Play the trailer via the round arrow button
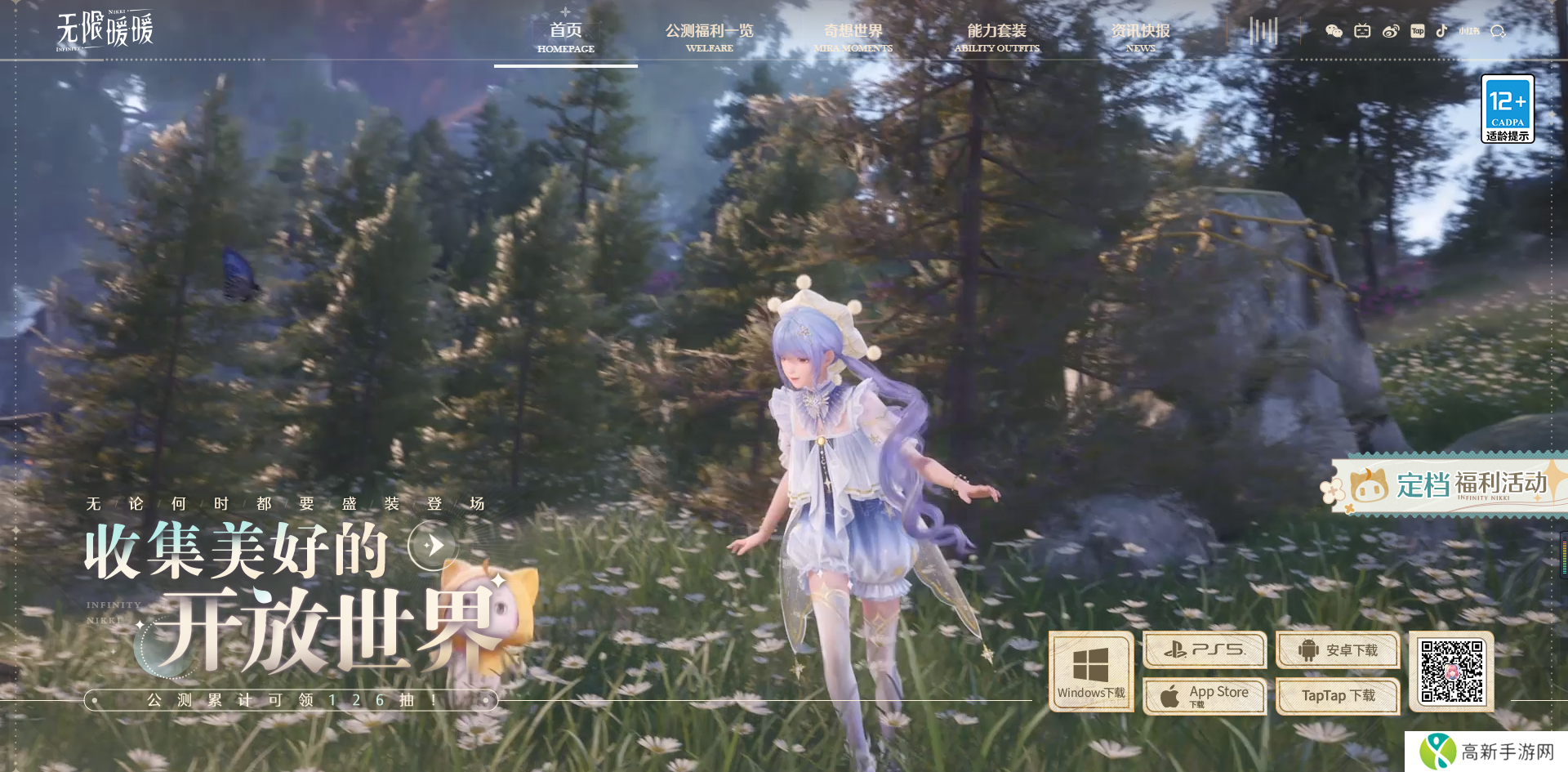Image resolution: width=1568 pixels, height=772 pixels. click(x=433, y=544)
